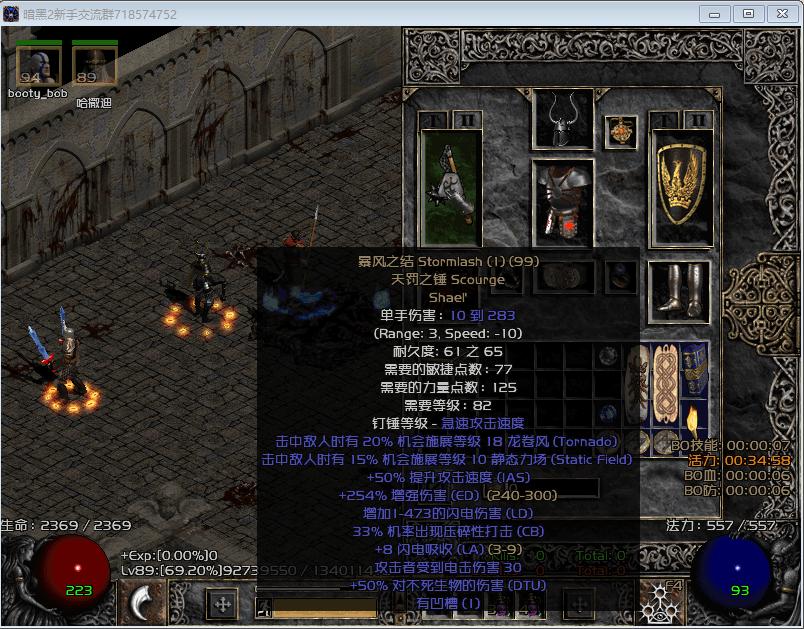This screenshot has width=804, height=629.
Task: Minimize the game window
Action: click(x=713, y=14)
